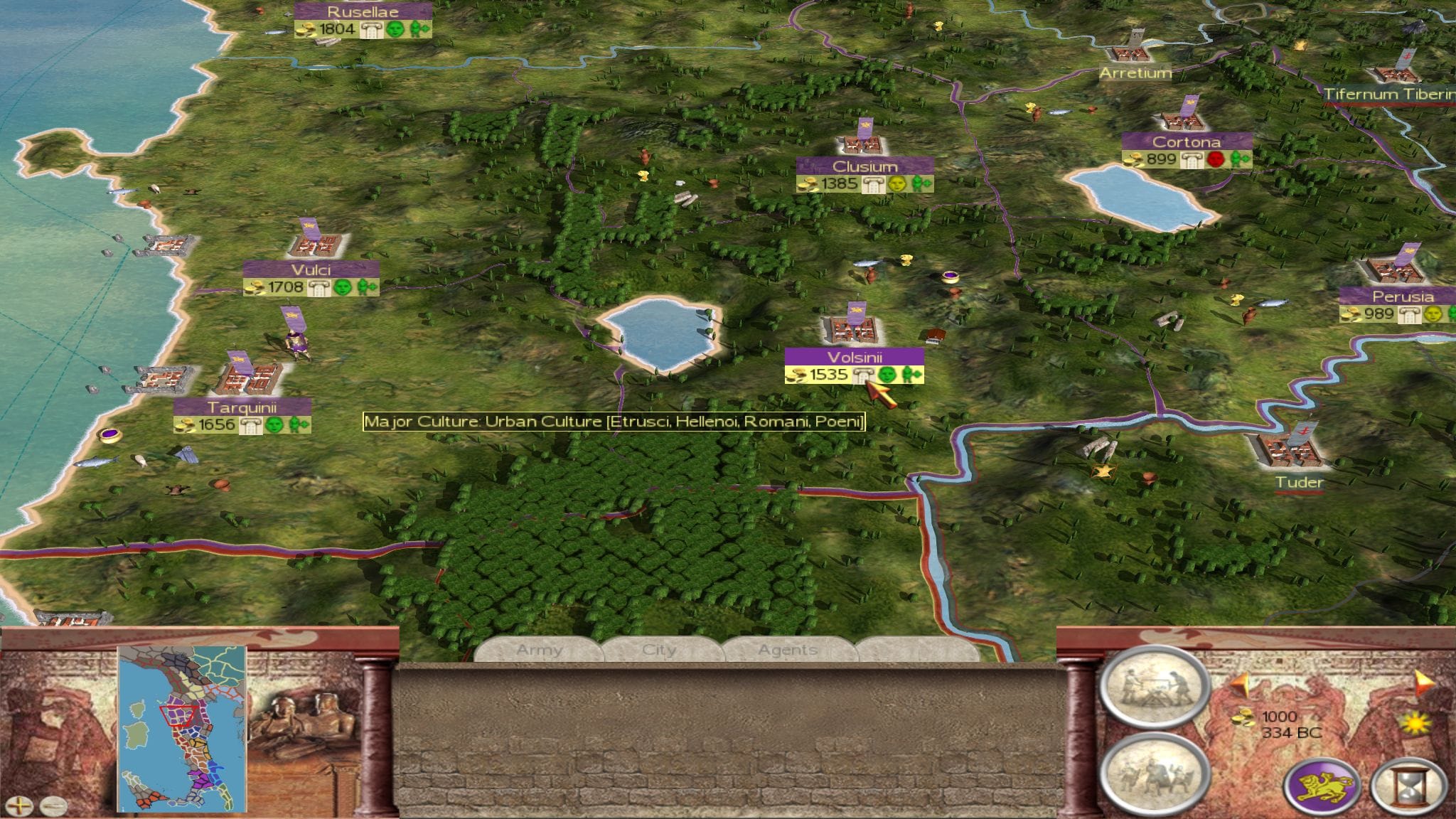This screenshot has height=819, width=1456.
Task: Pick the Tarquinii settlement label
Action: click(242, 407)
